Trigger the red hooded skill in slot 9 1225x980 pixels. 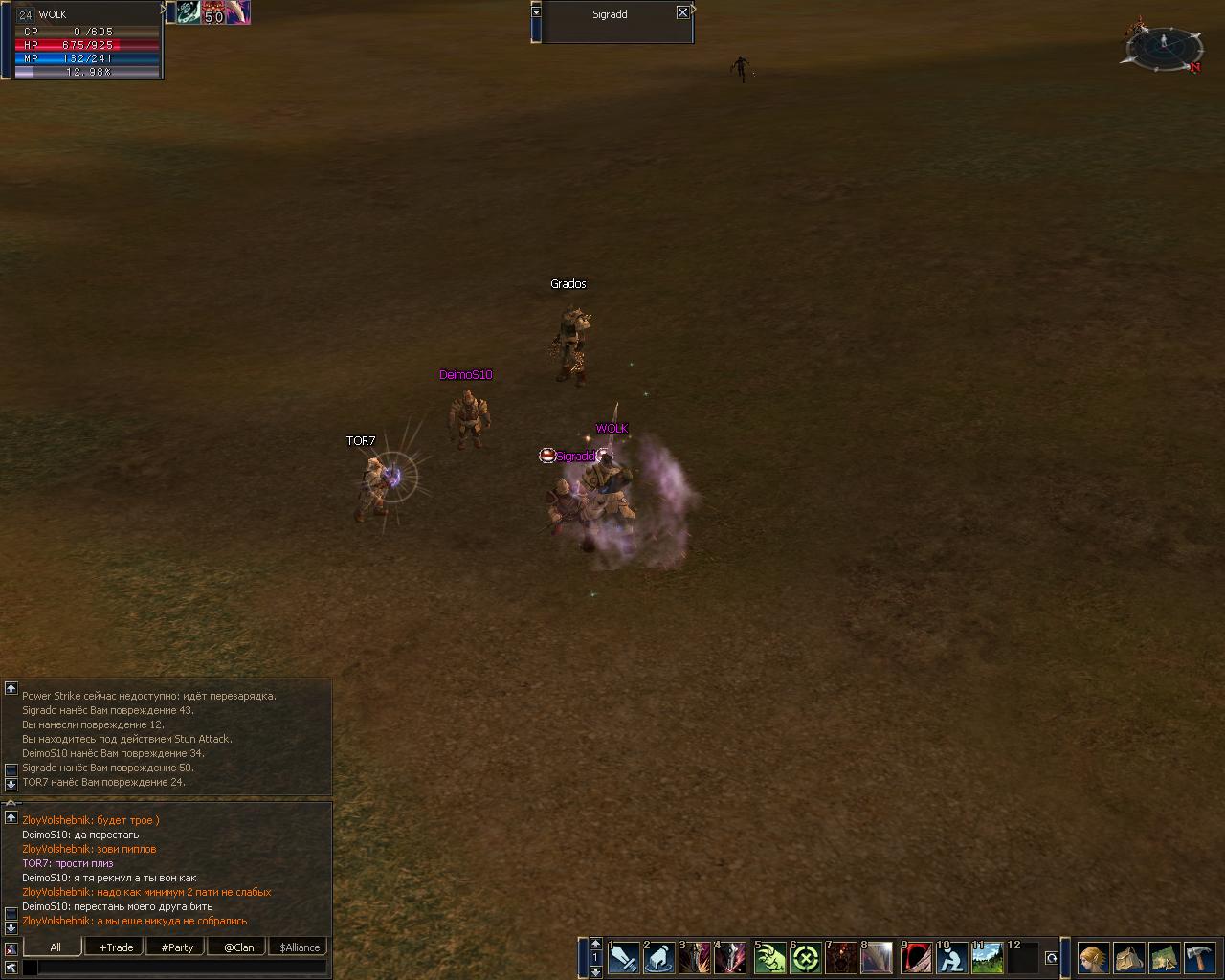point(917,957)
